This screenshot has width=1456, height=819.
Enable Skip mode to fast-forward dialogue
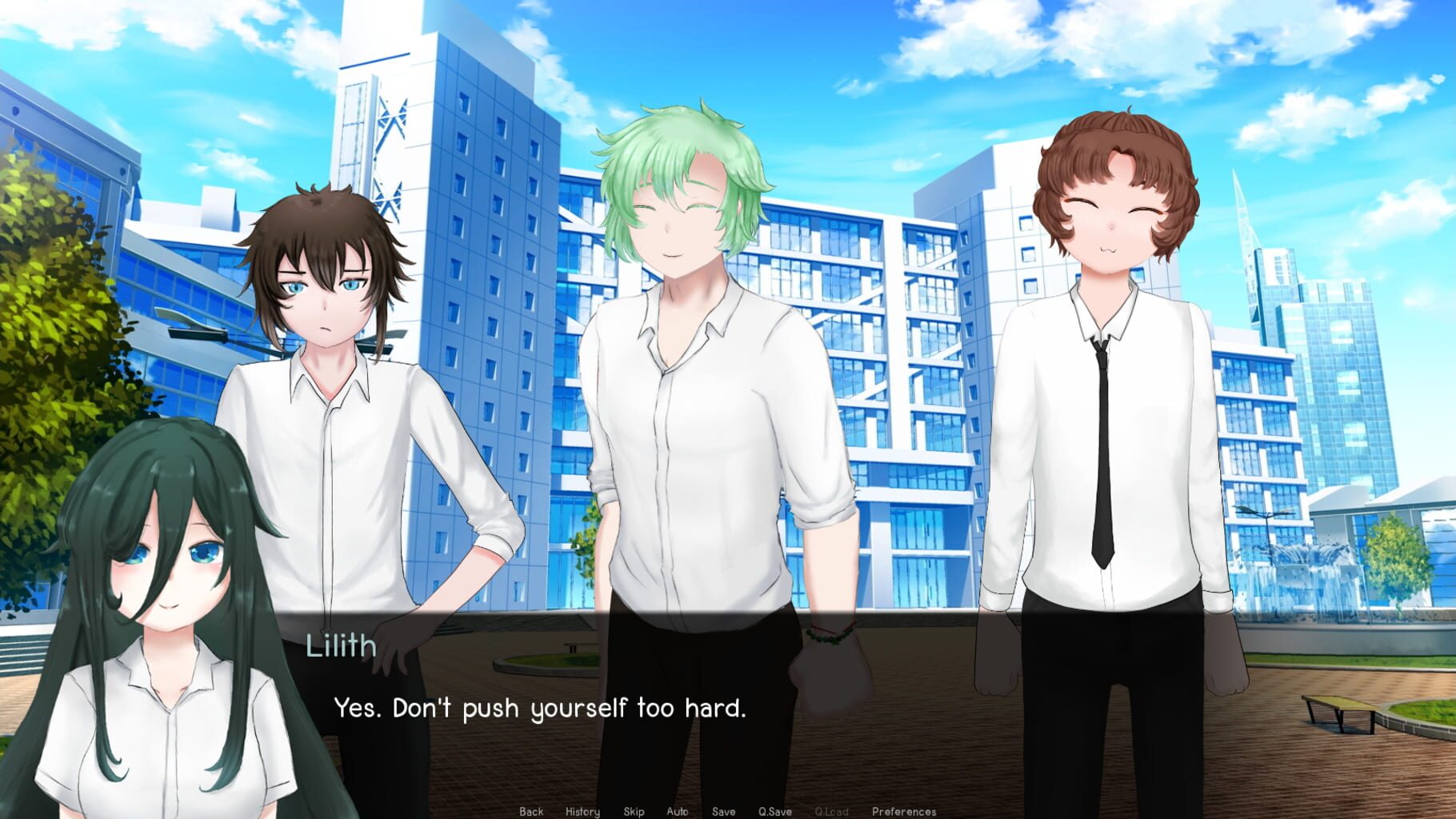pos(633,810)
